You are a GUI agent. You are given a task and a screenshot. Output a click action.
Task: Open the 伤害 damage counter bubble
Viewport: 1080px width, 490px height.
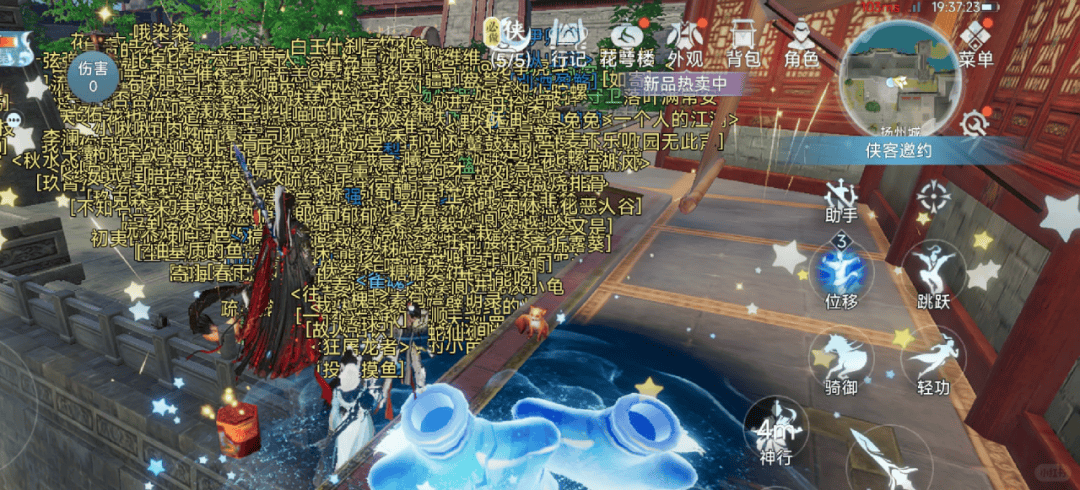pyautogui.click(x=93, y=77)
